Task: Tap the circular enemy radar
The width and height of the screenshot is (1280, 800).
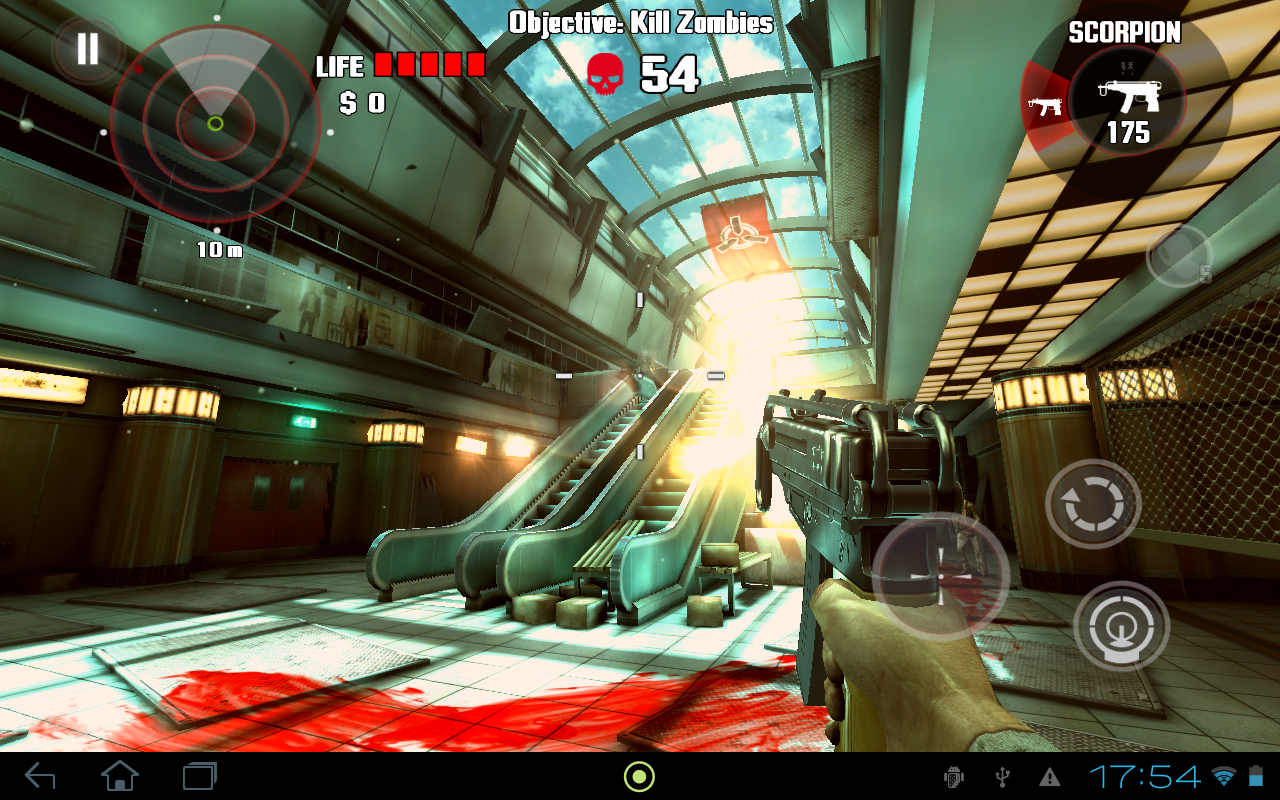Action: coord(215,124)
